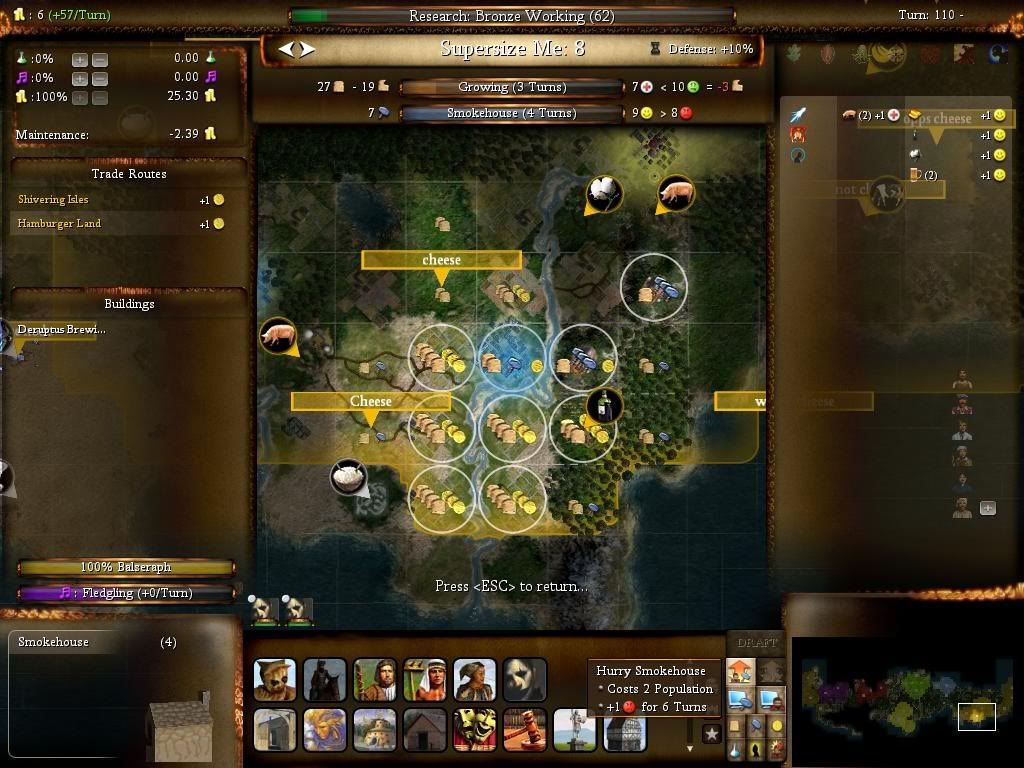Click the Draft button
Image resolution: width=1024 pixels, height=768 pixels.
tap(756, 643)
